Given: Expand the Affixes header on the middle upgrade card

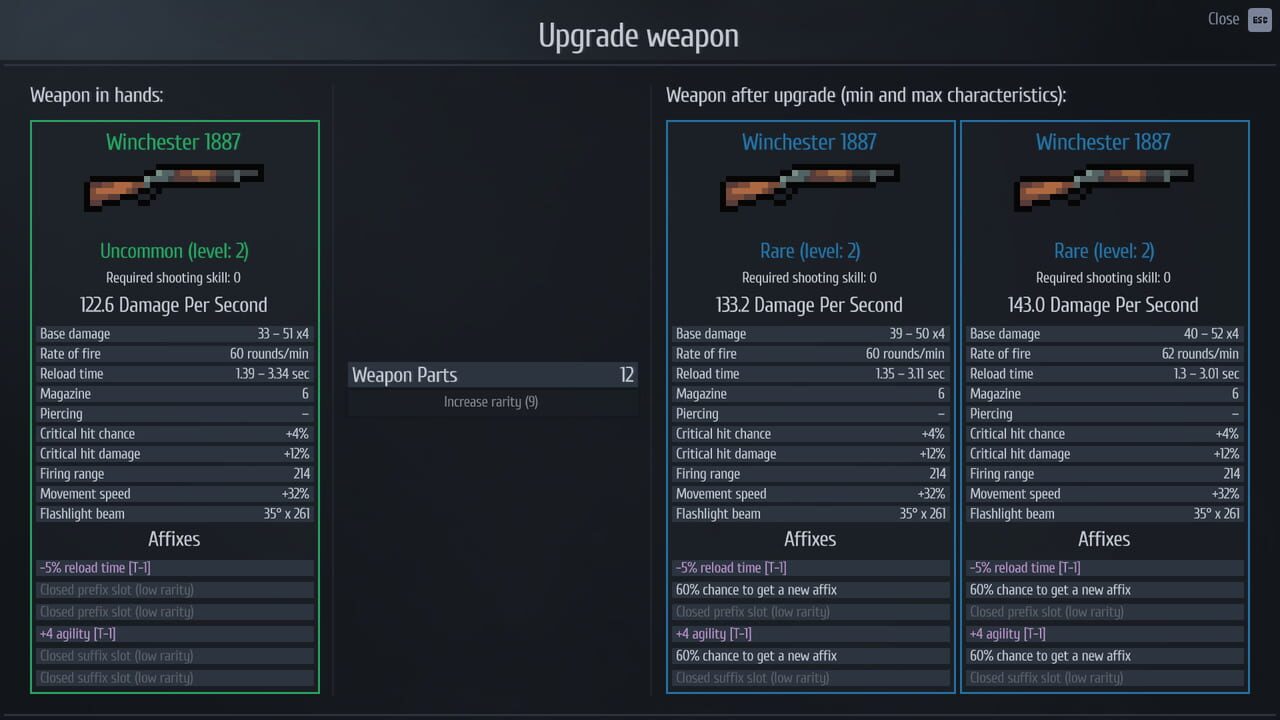Looking at the screenshot, I should coord(810,539).
